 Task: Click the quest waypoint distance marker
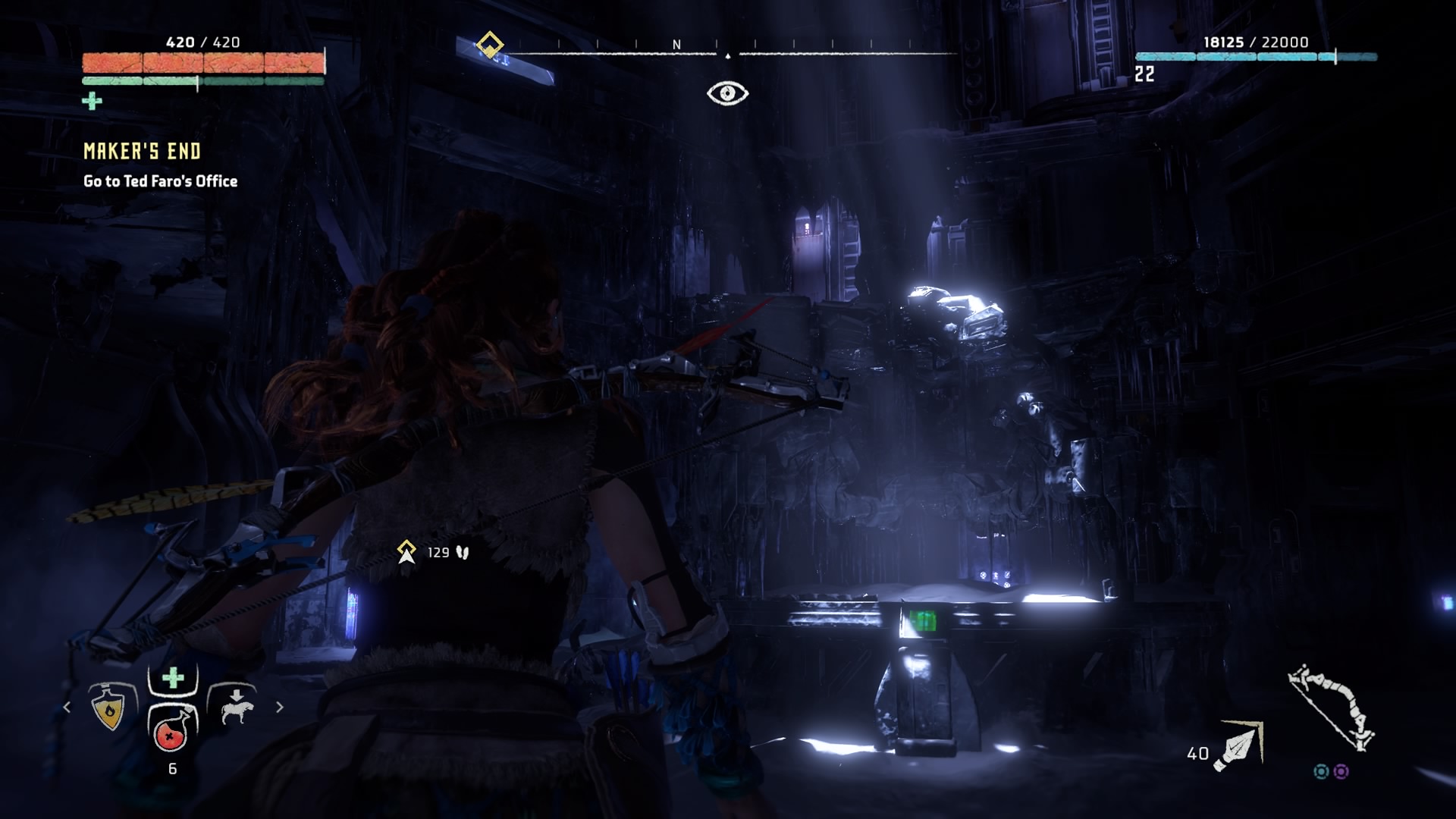407,552
